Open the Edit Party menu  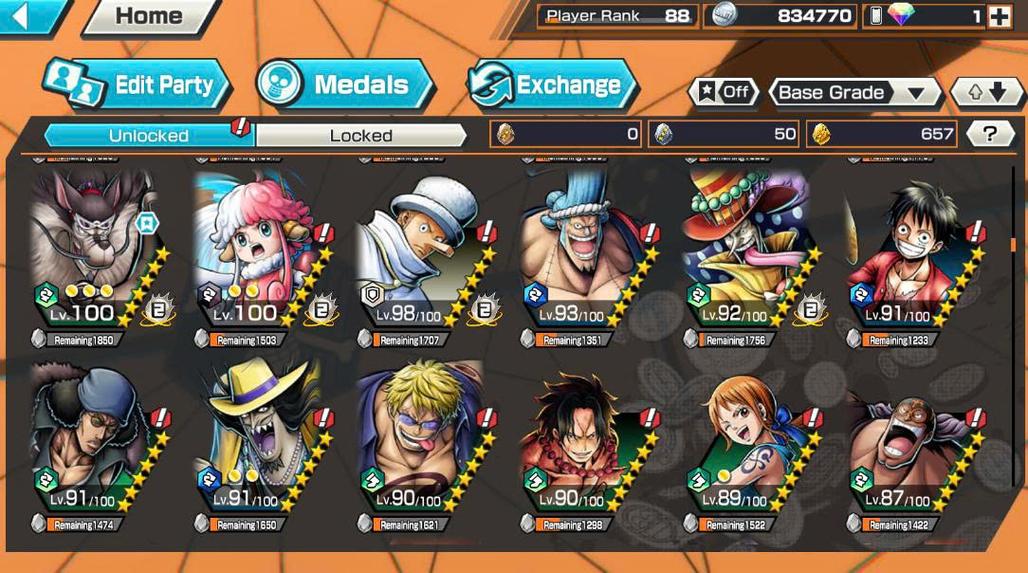point(138,86)
